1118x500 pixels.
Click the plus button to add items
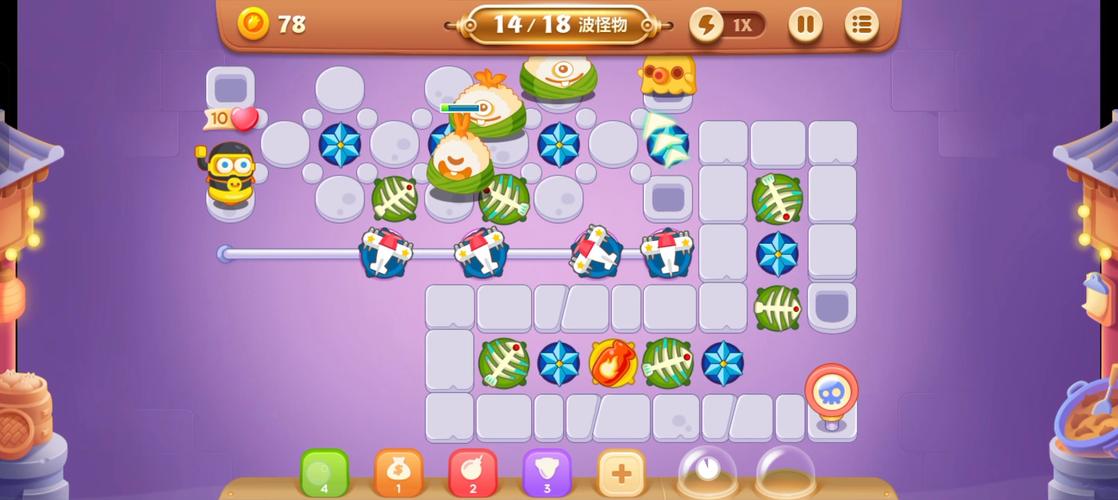[x=621, y=472]
